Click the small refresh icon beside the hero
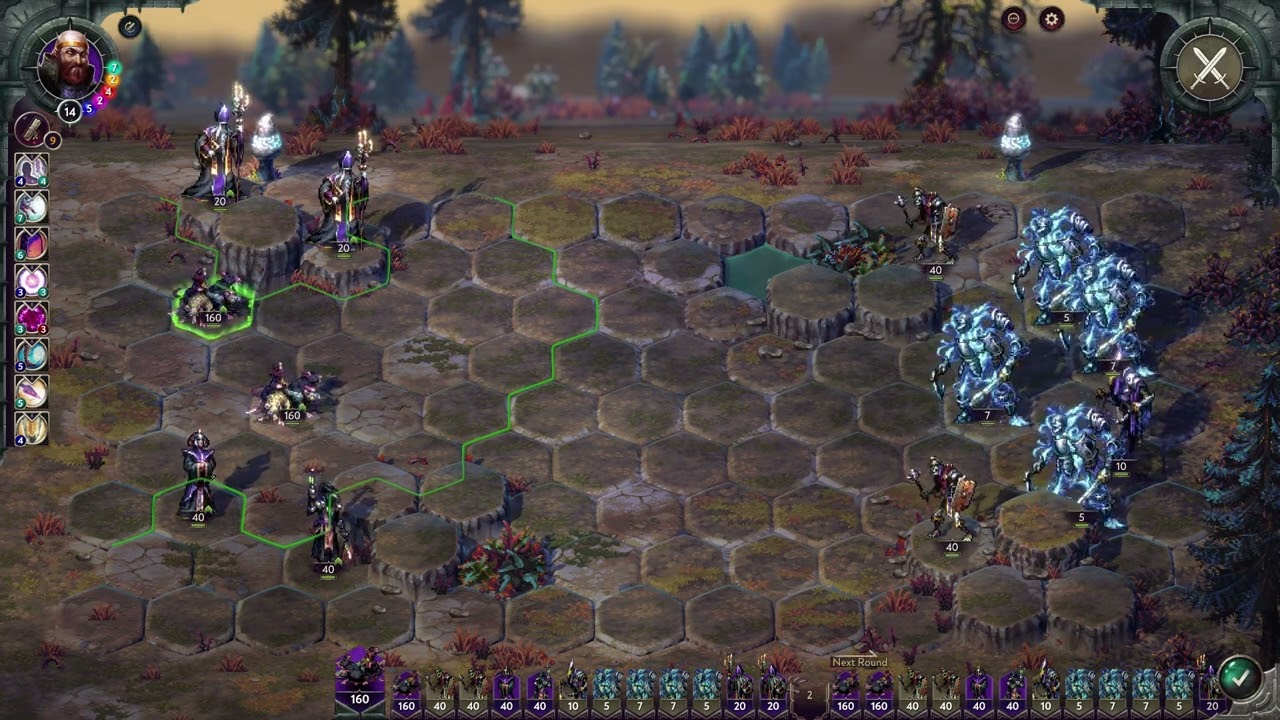1280x720 pixels. [x=130, y=27]
